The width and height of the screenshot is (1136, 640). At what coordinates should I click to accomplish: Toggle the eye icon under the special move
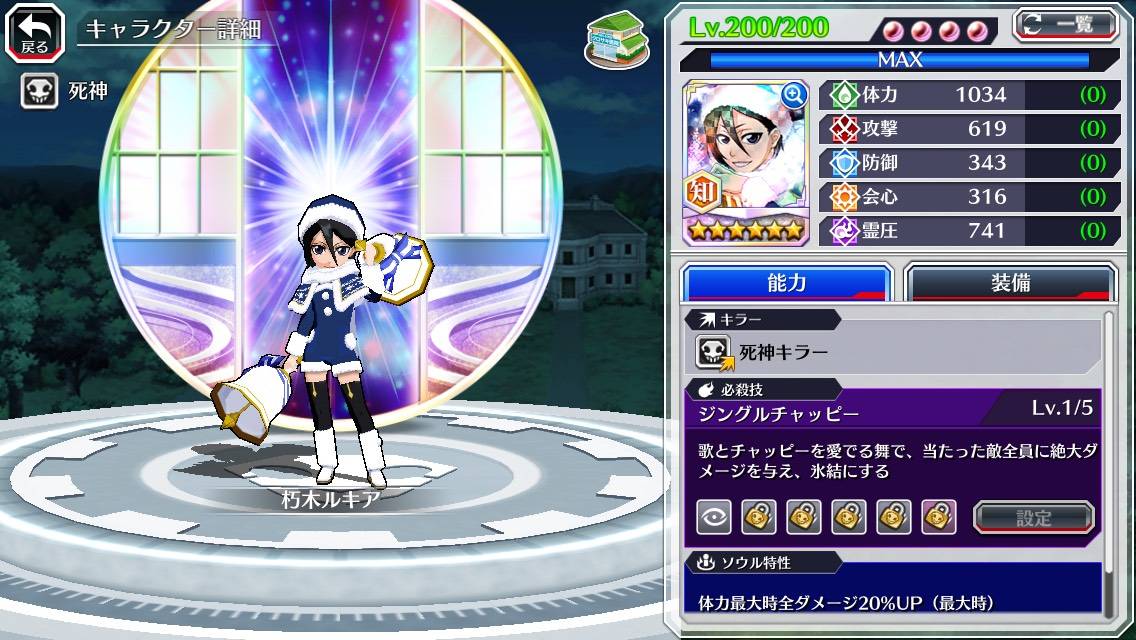[713, 517]
